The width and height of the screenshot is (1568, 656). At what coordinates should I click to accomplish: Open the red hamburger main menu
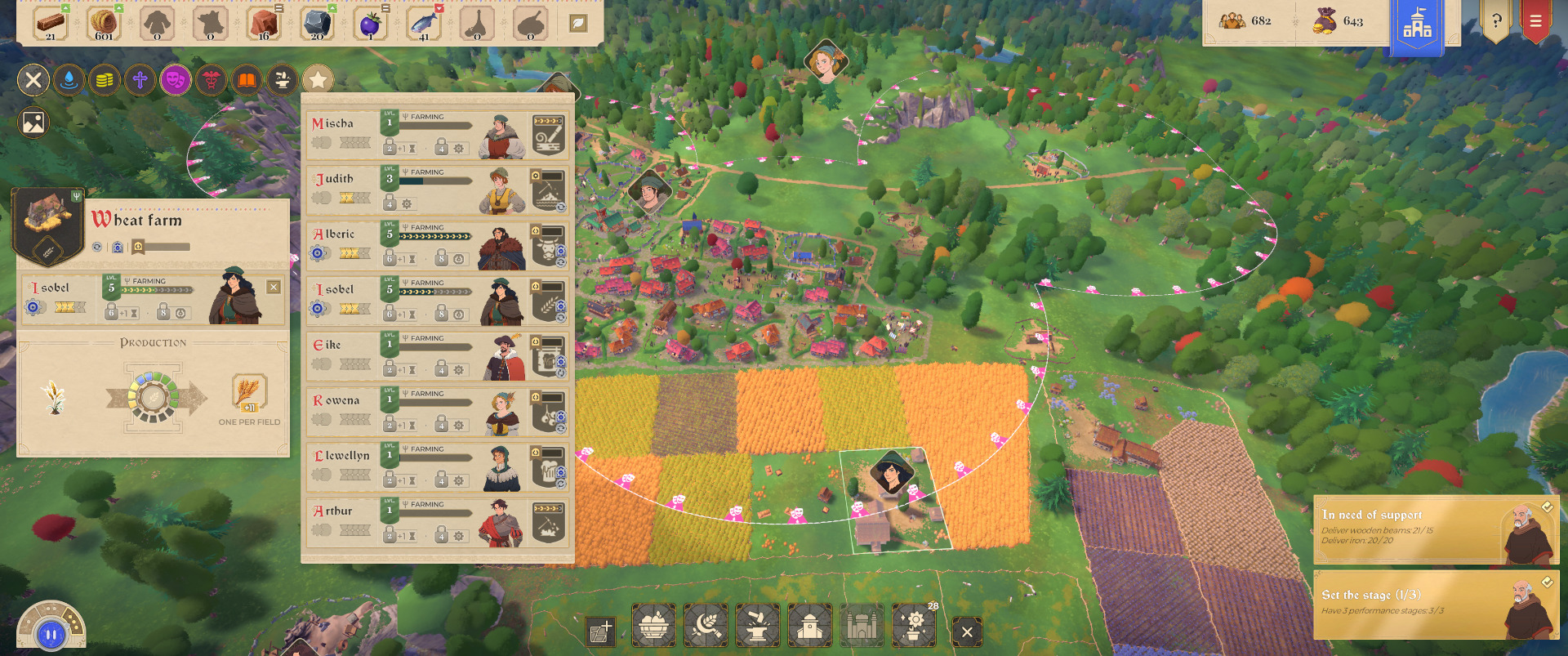pos(1535,22)
